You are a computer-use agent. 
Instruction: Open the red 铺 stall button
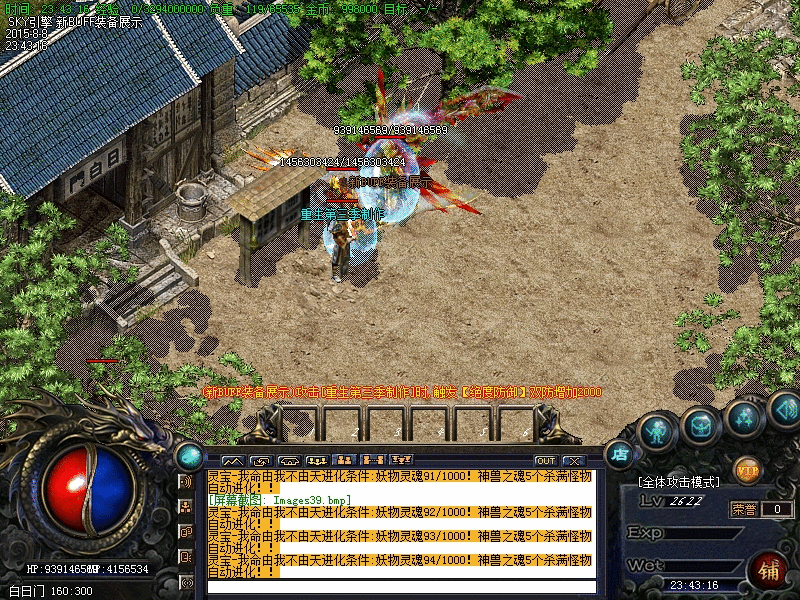[x=768, y=571]
